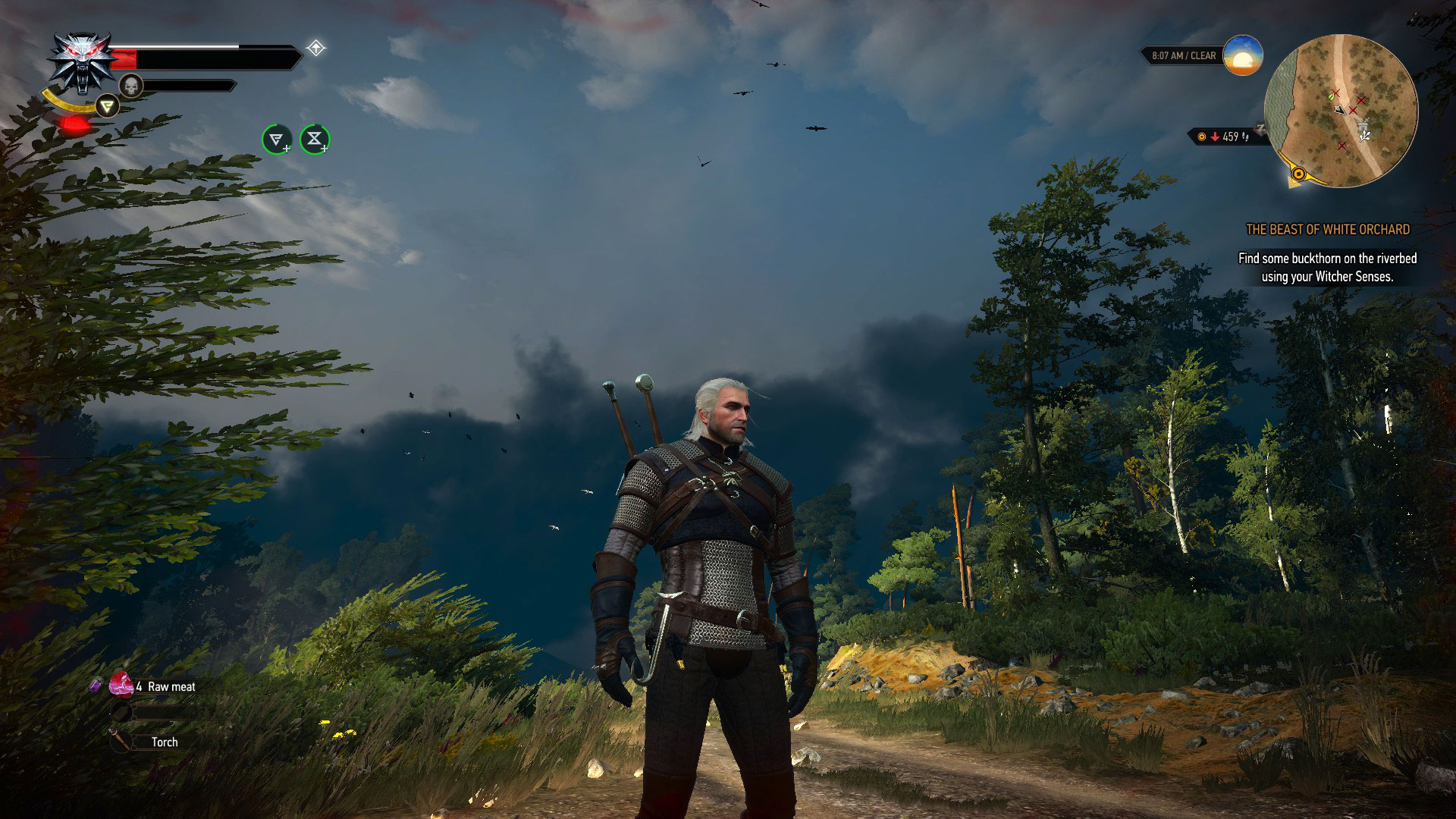Click the player arrow on the minimap
Image resolution: width=1456 pixels, height=819 pixels.
(1340, 111)
